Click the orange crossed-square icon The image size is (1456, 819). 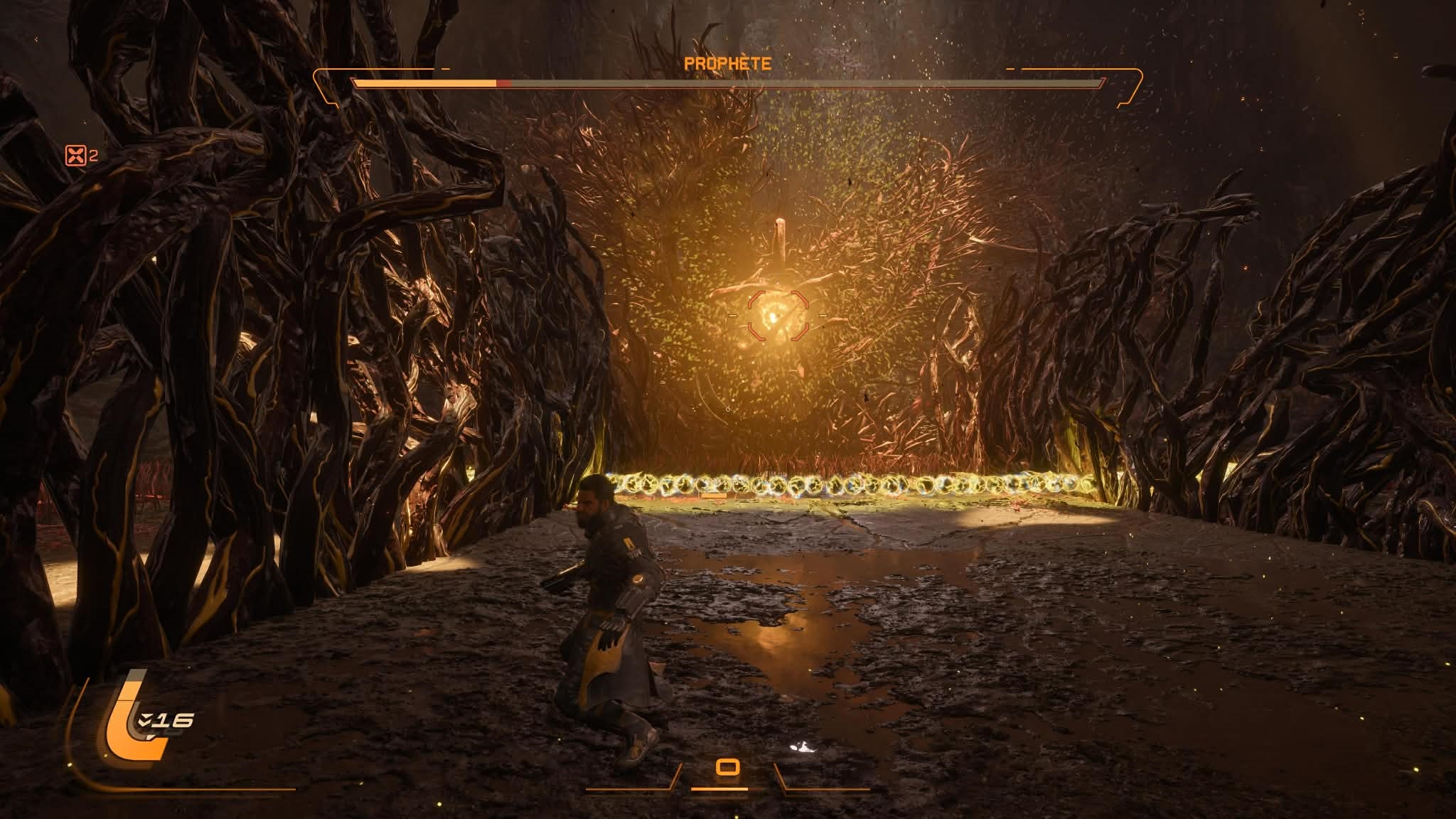tap(75, 156)
